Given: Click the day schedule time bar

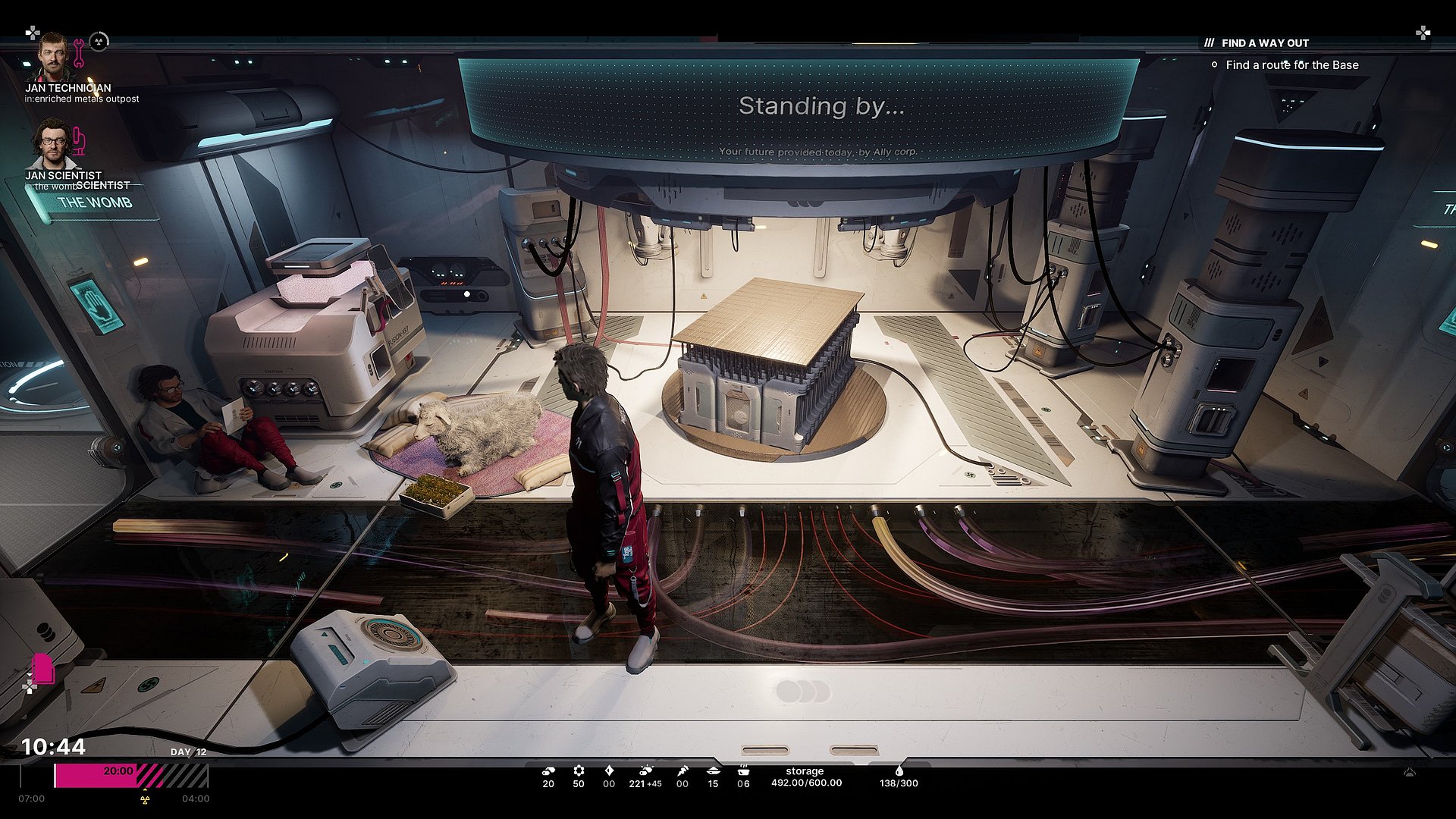Looking at the screenshot, I should pyautogui.click(x=130, y=776).
